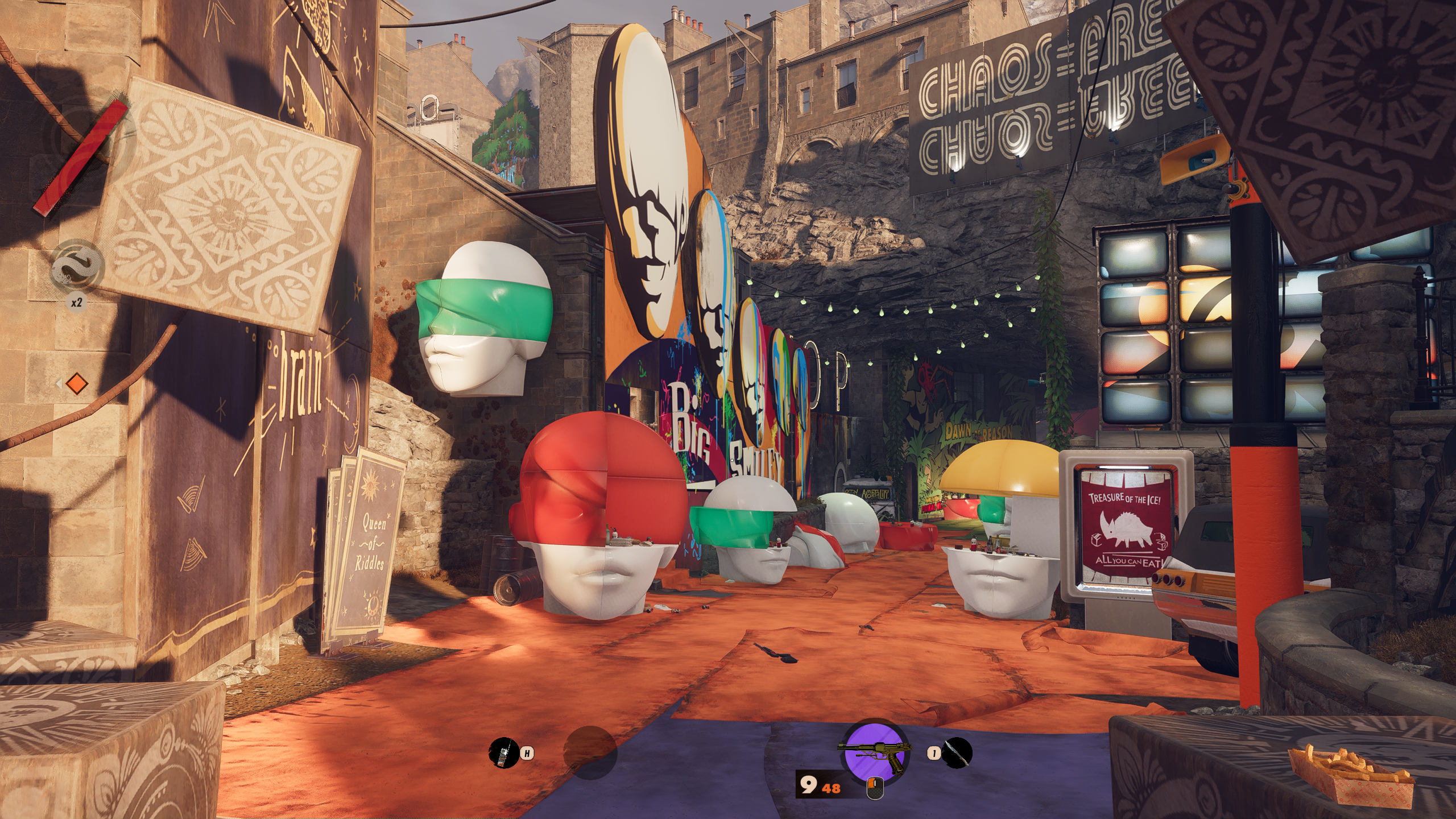Image resolution: width=1456 pixels, height=819 pixels.
Task: Select the empty circular slot beside the Hackamajig
Action: pyautogui.click(x=590, y=752)
